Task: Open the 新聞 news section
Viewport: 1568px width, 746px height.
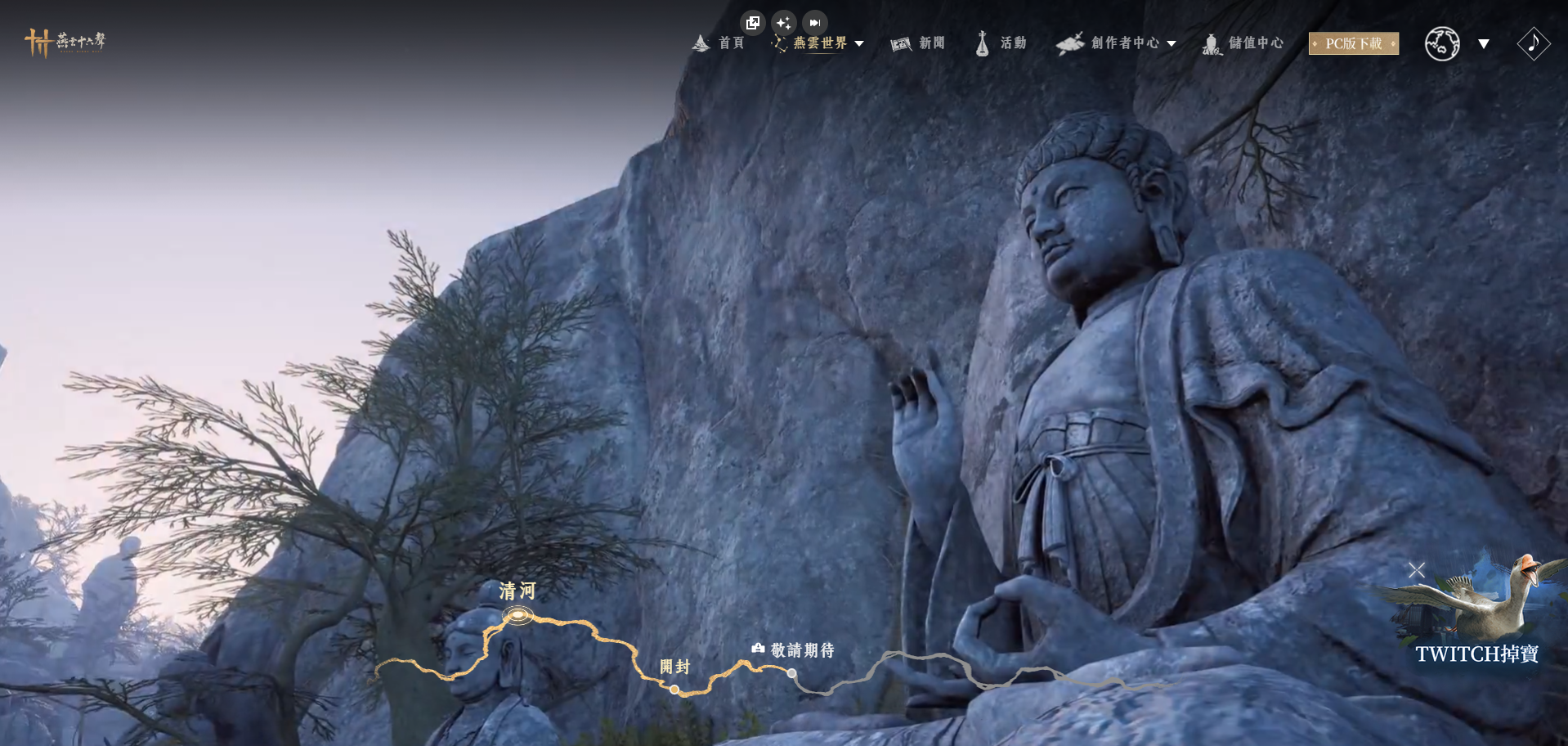Action: 918,43
